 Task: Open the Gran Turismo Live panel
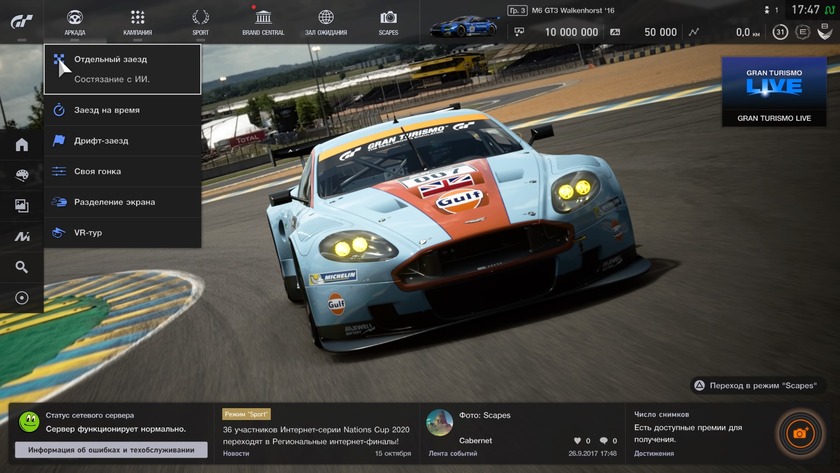(x=774, y=91)
